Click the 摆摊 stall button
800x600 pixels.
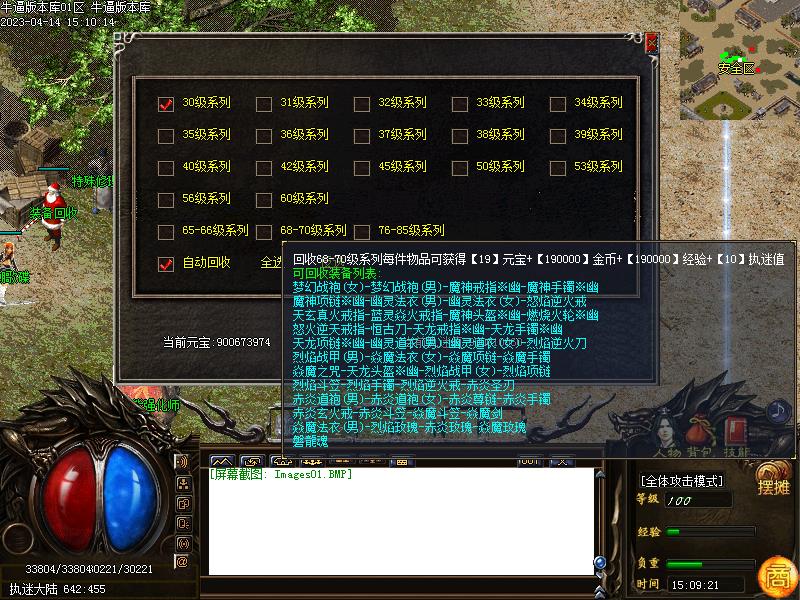pyautogui.click(x=773, y=481)
